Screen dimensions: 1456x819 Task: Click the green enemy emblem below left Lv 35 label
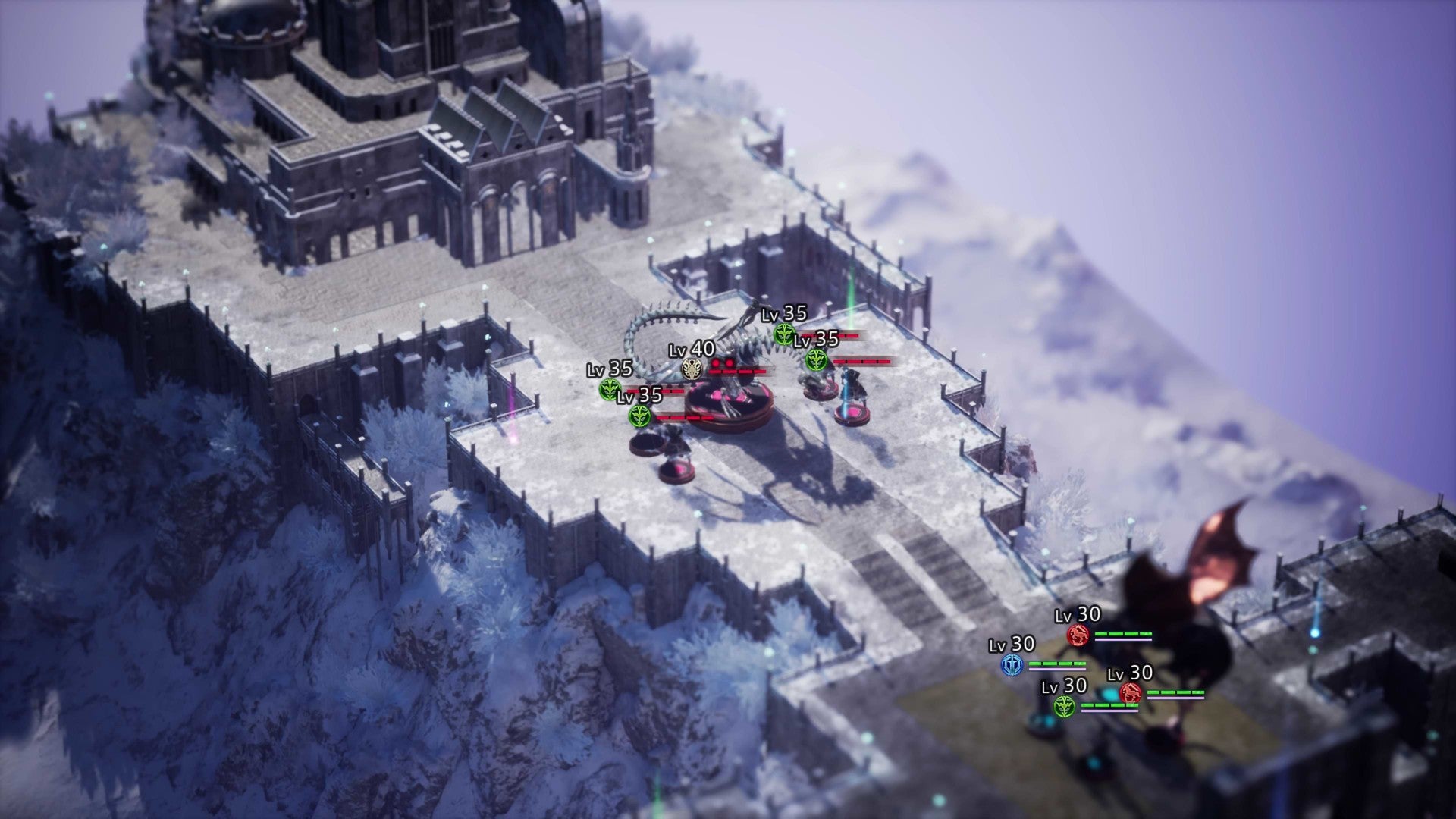tap(610, 389)
